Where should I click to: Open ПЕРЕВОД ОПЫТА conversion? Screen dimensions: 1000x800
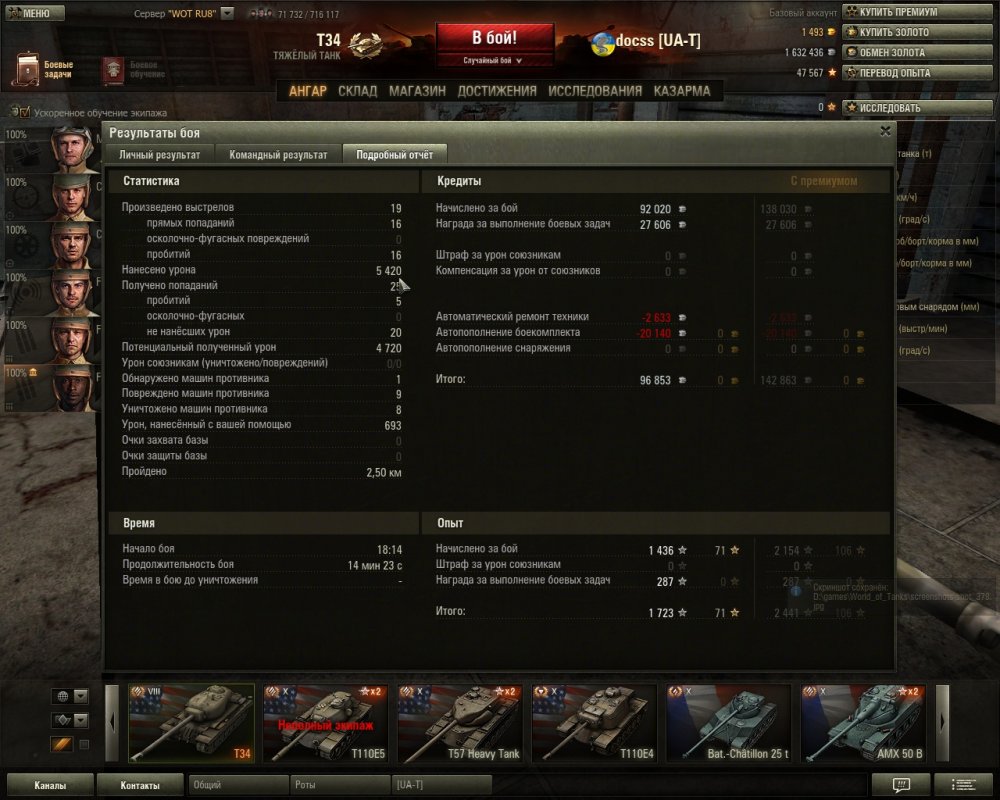tap(894, 72)
